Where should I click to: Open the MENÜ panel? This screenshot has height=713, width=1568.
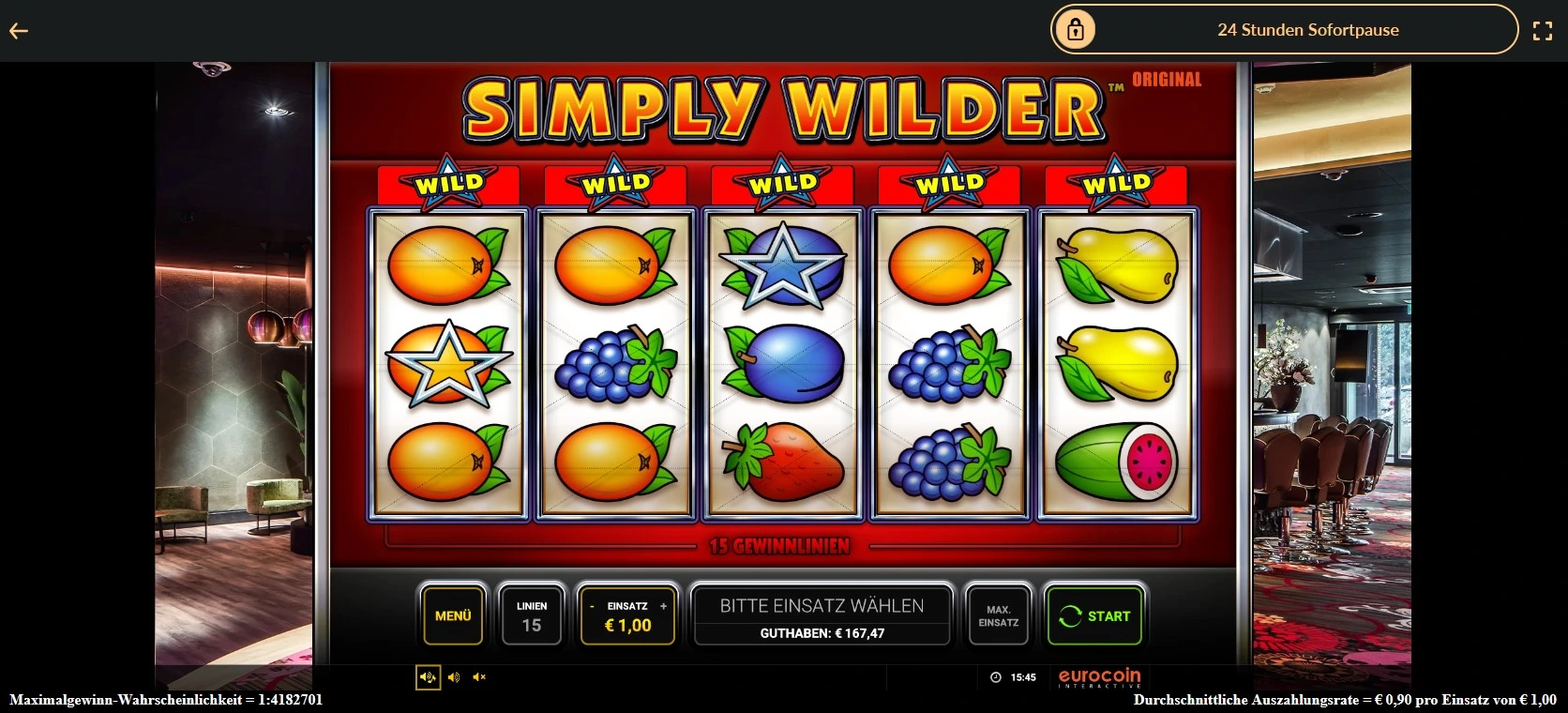[x=453, y=616]
